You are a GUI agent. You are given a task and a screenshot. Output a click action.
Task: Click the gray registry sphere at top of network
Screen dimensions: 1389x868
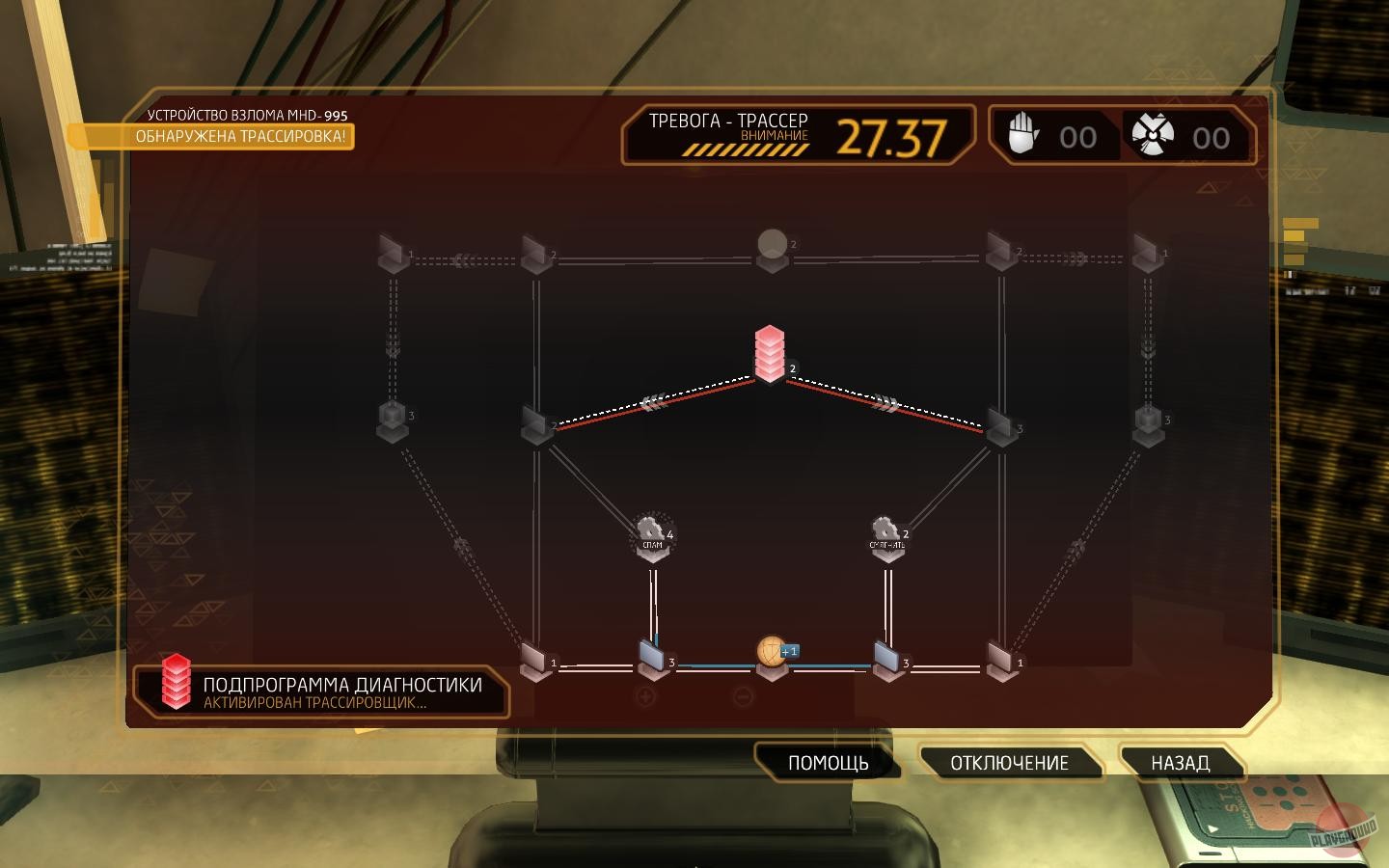coord(772,243)
